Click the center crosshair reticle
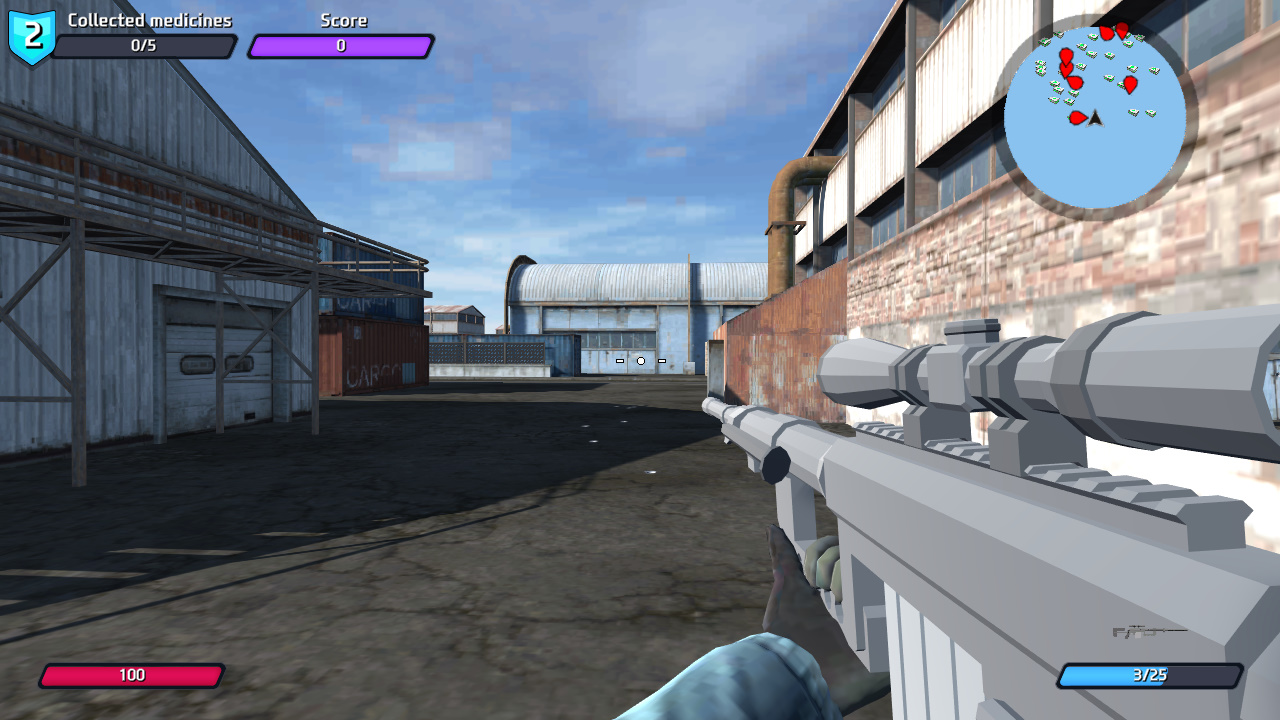The image size is (1280, 720). pos(641,362)
